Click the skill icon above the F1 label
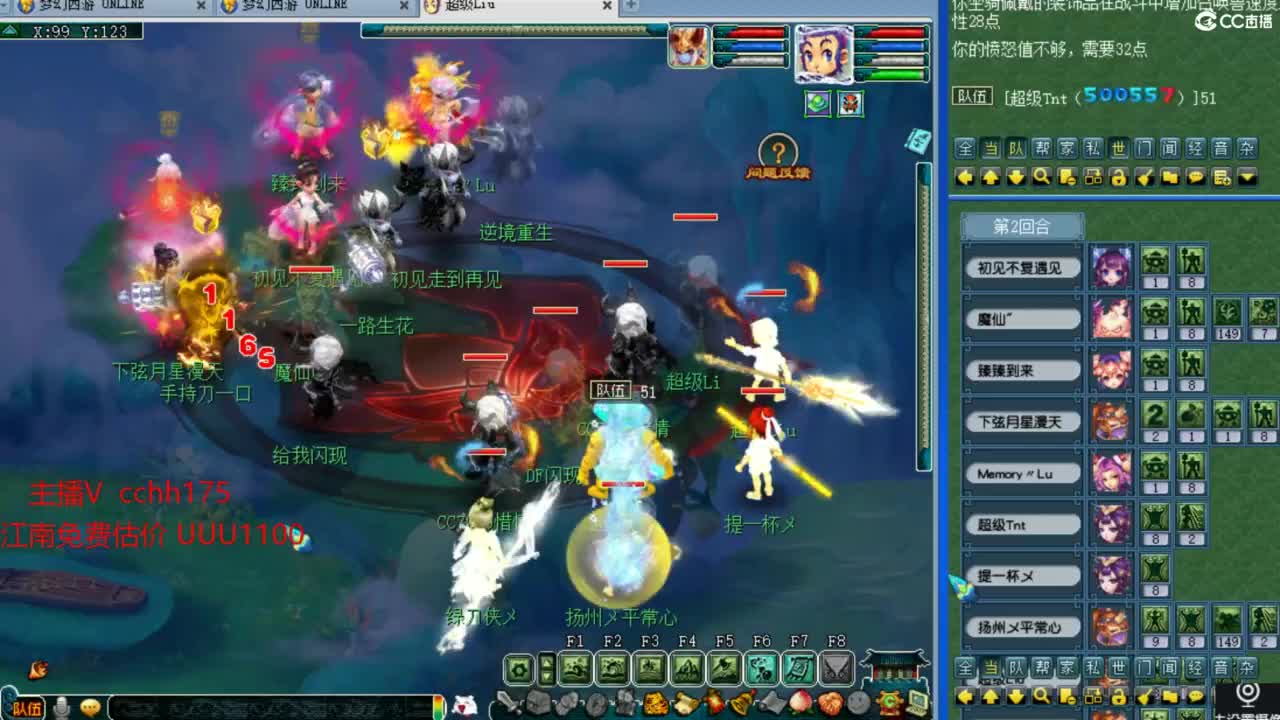This screenshot has height=720, width=1280. pos(575,666)
